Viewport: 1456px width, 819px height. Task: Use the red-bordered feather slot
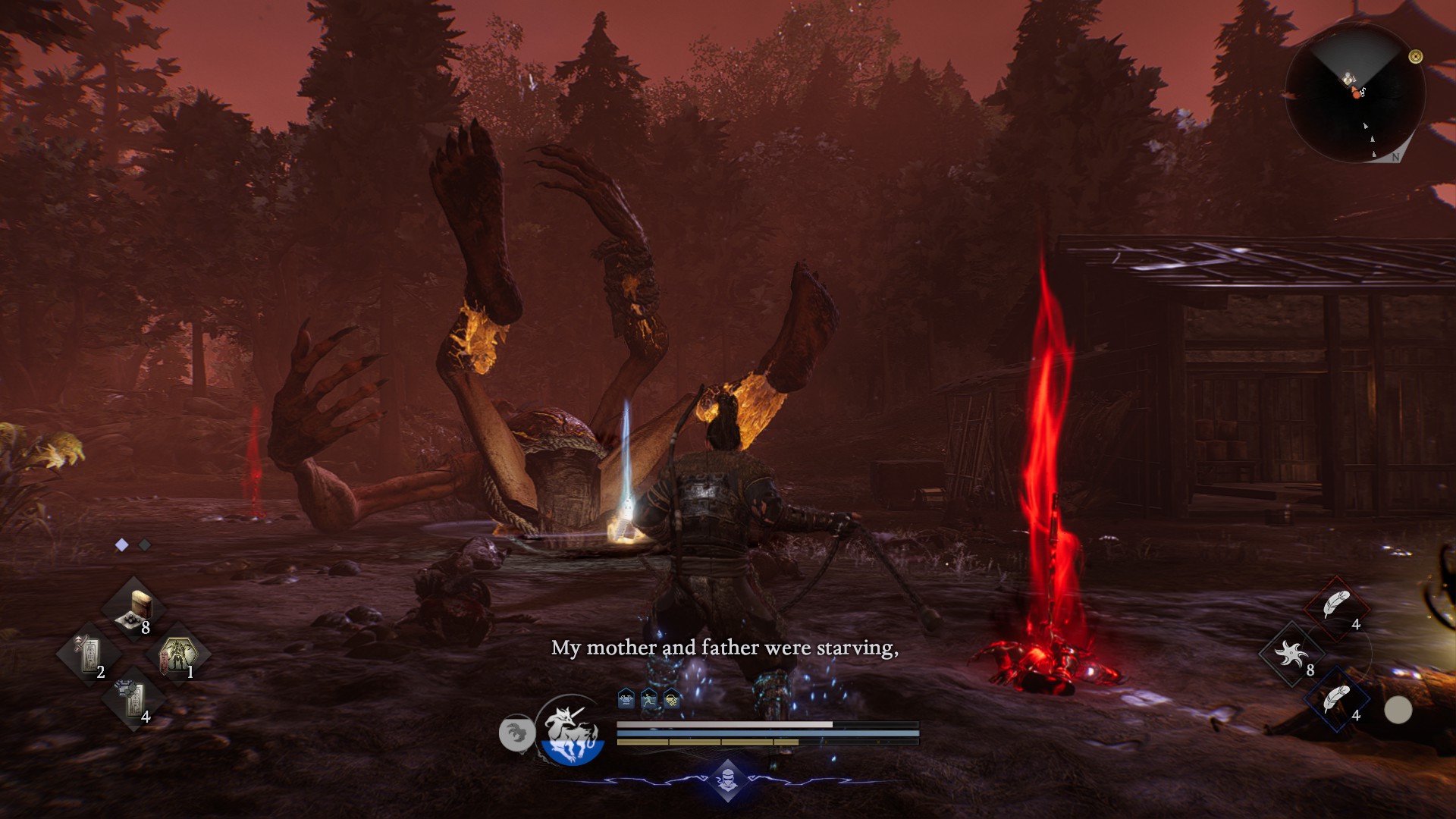click(1335, 607)
